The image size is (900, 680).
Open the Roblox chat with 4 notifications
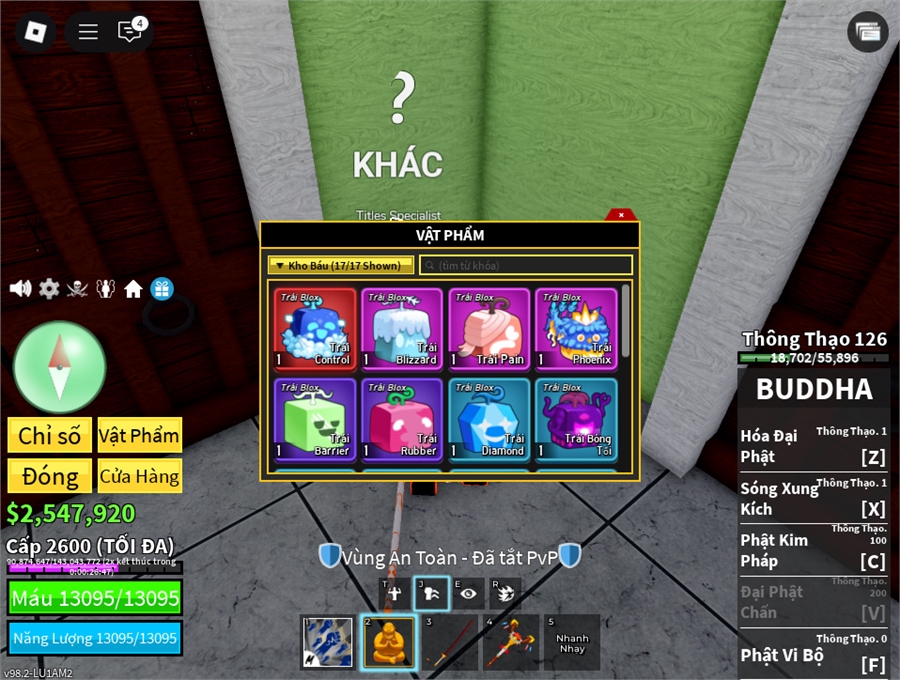[130, 32]
